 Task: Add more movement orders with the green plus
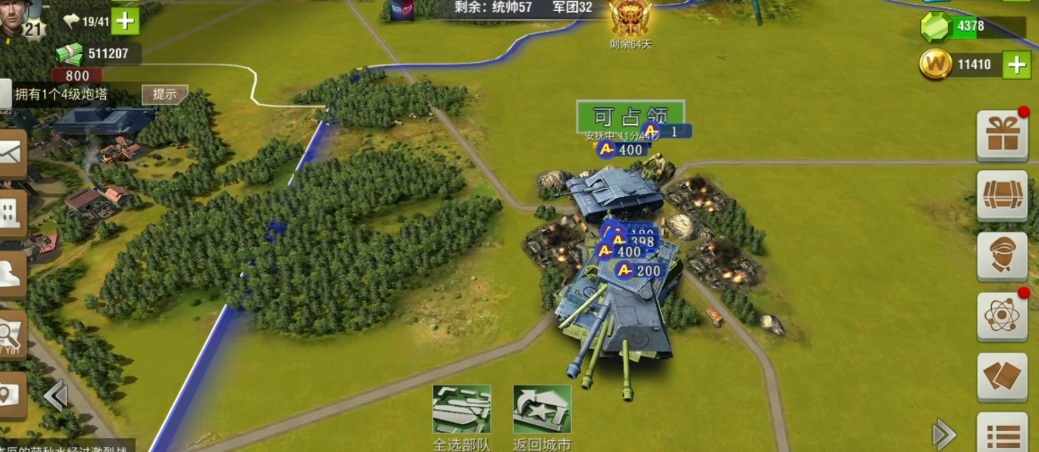point(125,20)
